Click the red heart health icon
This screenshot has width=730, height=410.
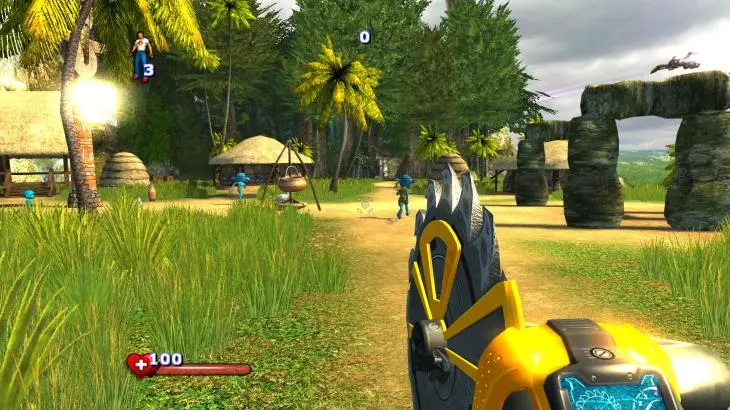[139, 365]
